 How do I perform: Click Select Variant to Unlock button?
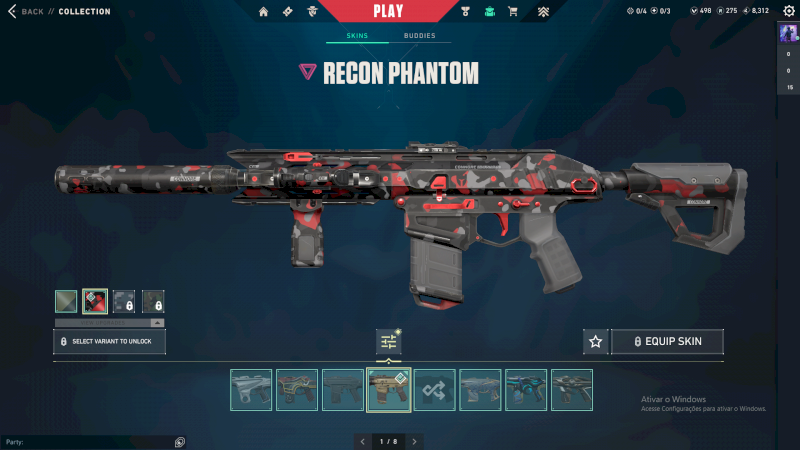coord(109,342)
